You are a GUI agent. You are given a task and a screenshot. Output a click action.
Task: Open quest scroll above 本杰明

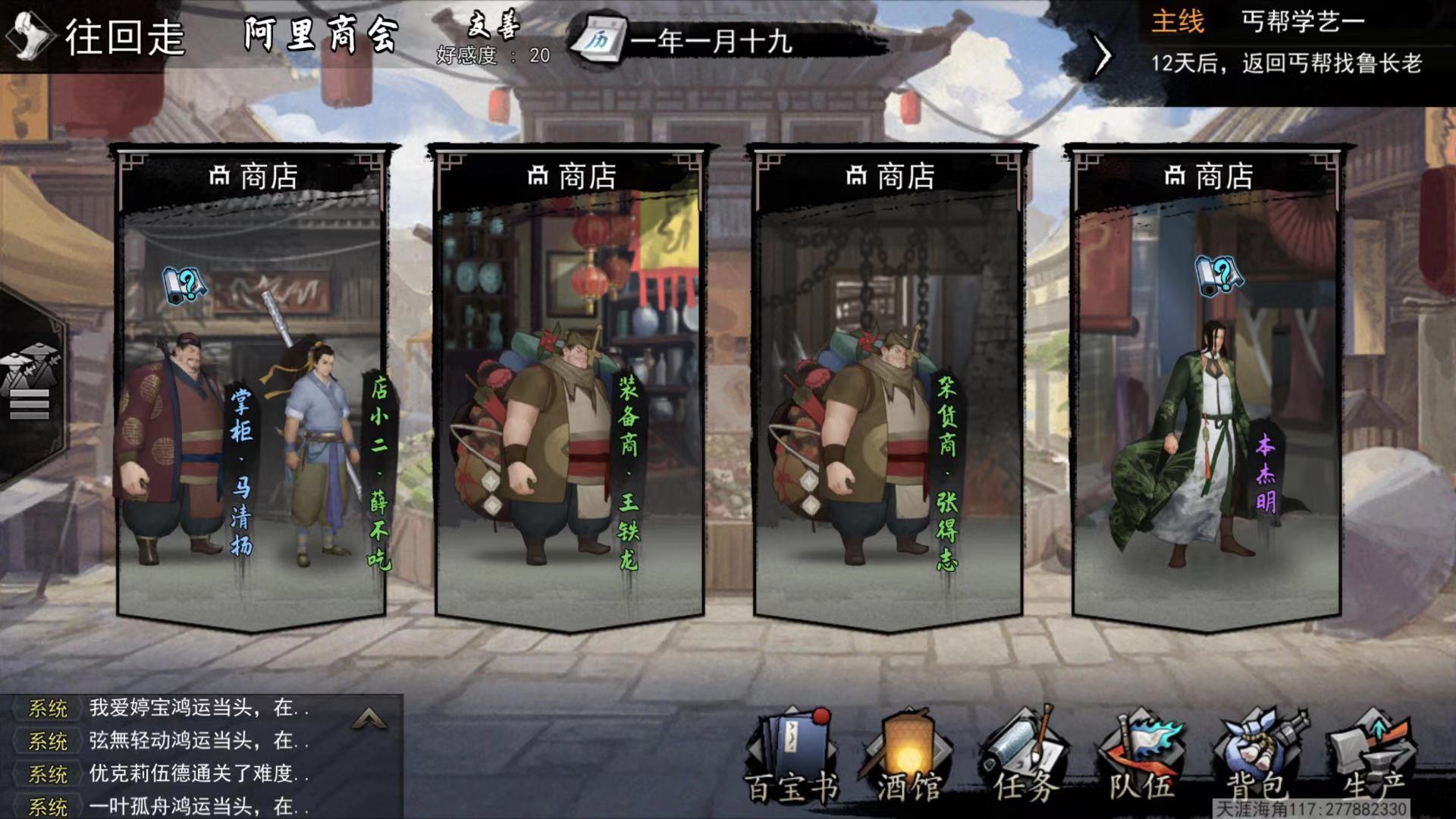click(1218, 275)
